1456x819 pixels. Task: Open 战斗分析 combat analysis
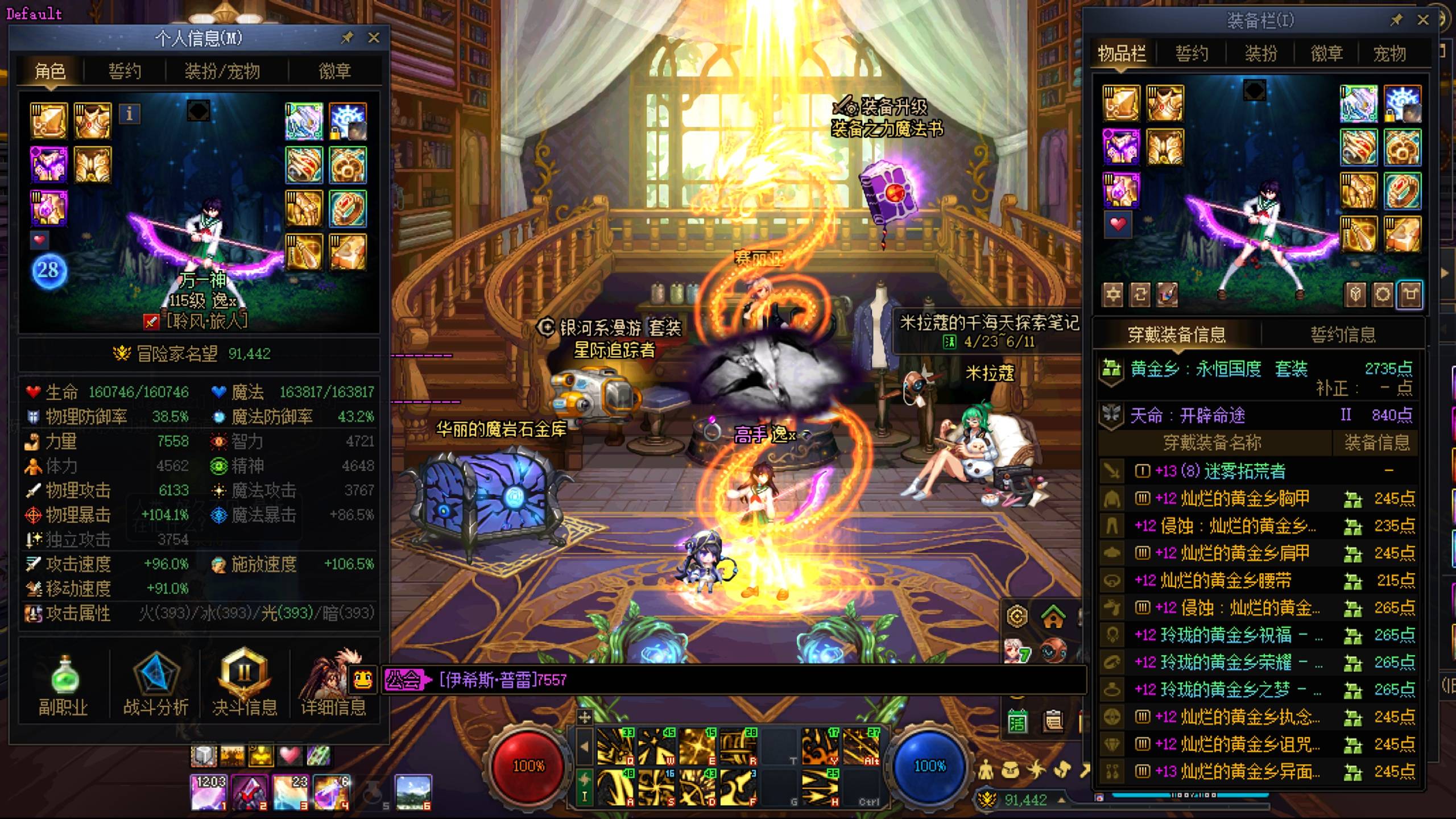(x=156, y=685)
